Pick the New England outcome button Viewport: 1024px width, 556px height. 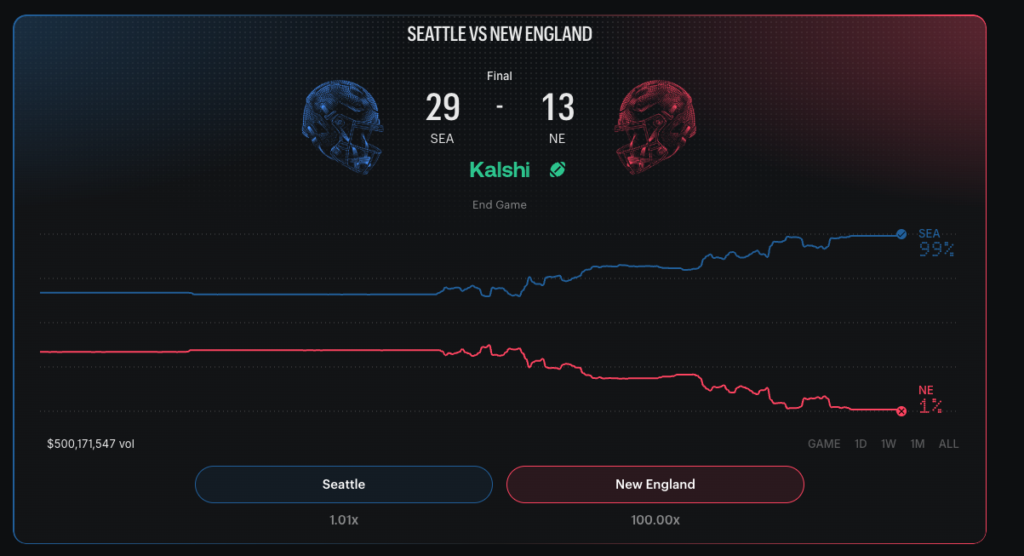point(655,484)
